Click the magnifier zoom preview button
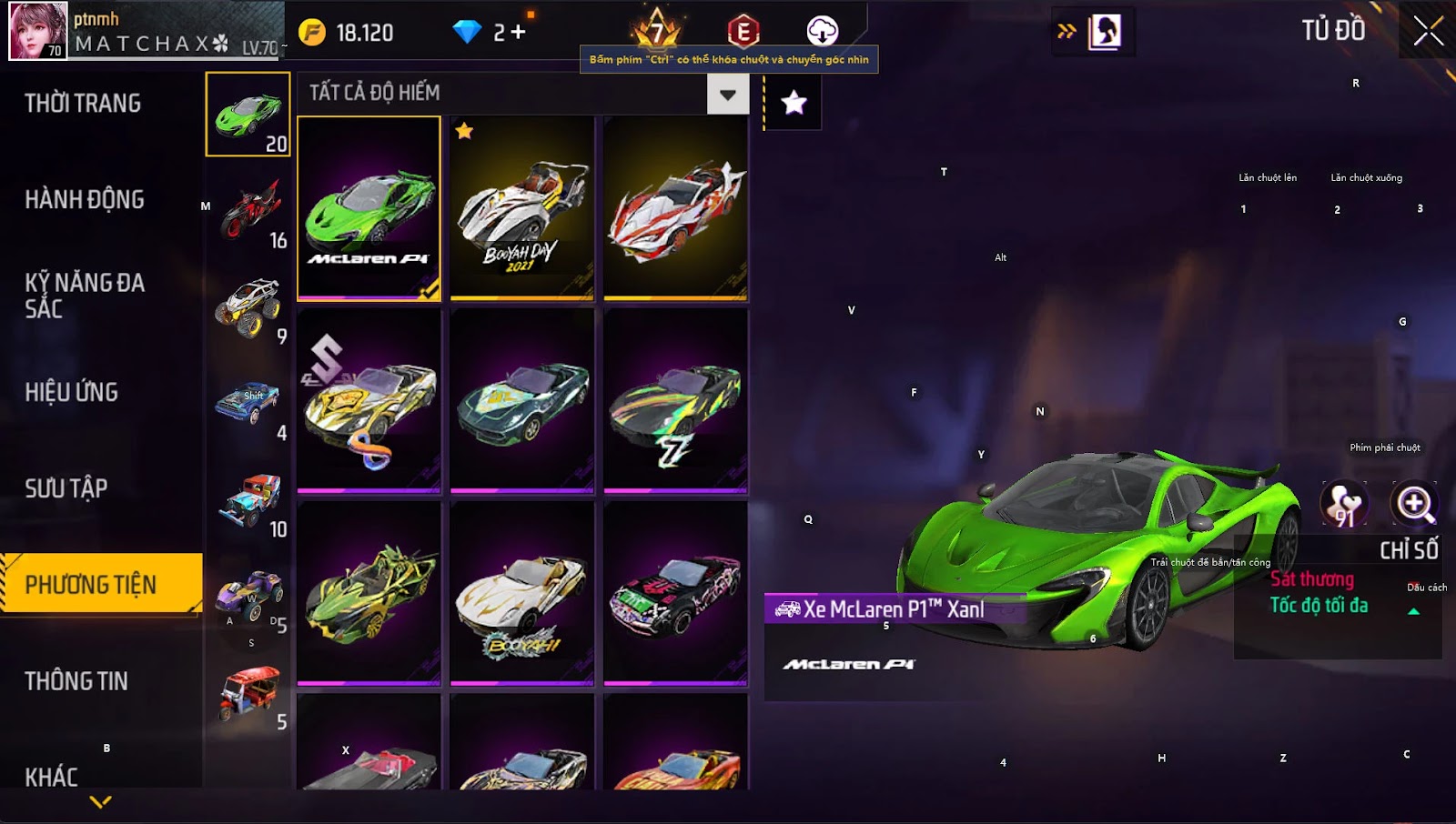The width and height of the screenshot is (1456, 824). 1414,503
